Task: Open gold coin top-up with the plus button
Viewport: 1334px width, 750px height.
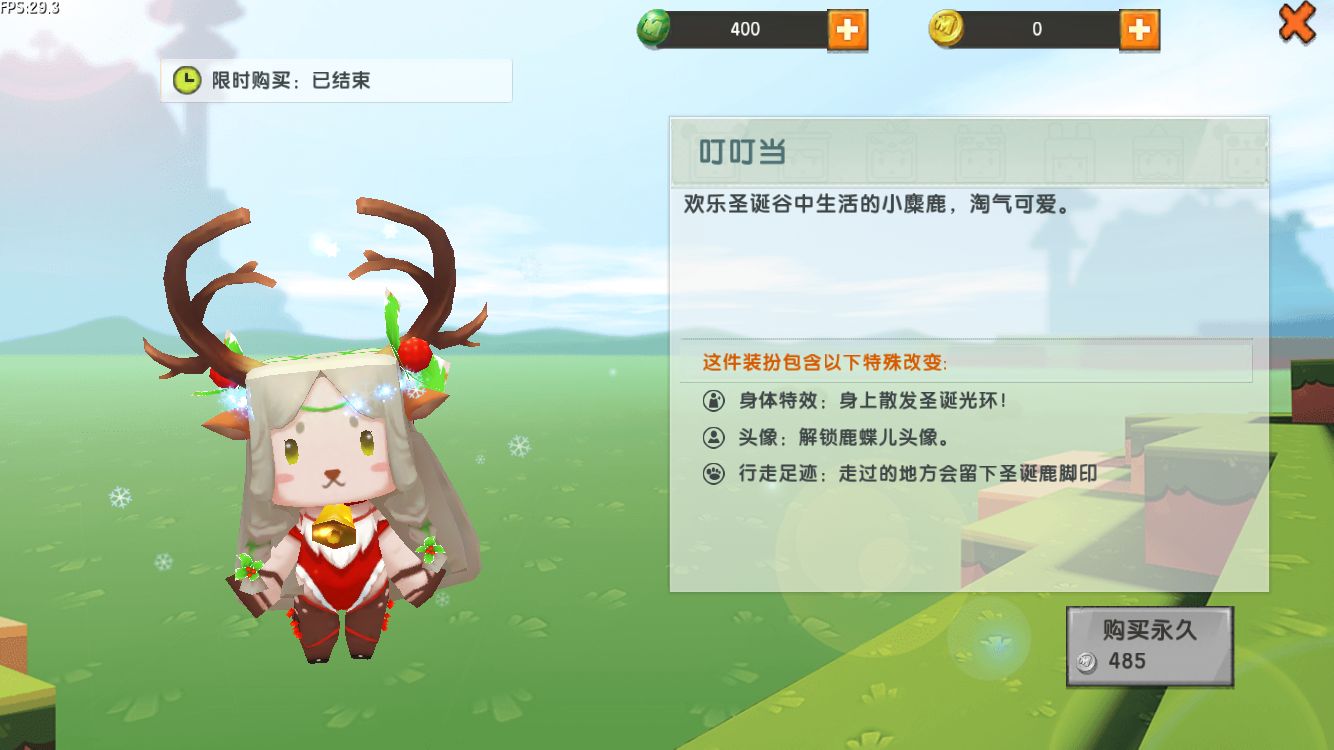Action: tap(1140, 29)
